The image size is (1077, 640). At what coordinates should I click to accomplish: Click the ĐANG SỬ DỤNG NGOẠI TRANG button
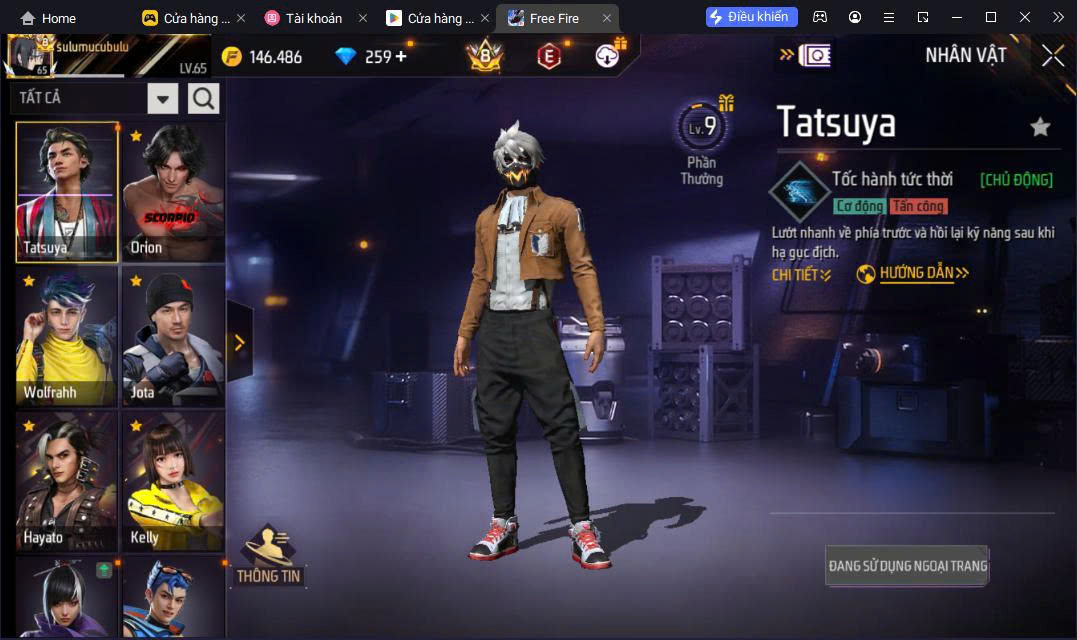(x=907, y=566)
